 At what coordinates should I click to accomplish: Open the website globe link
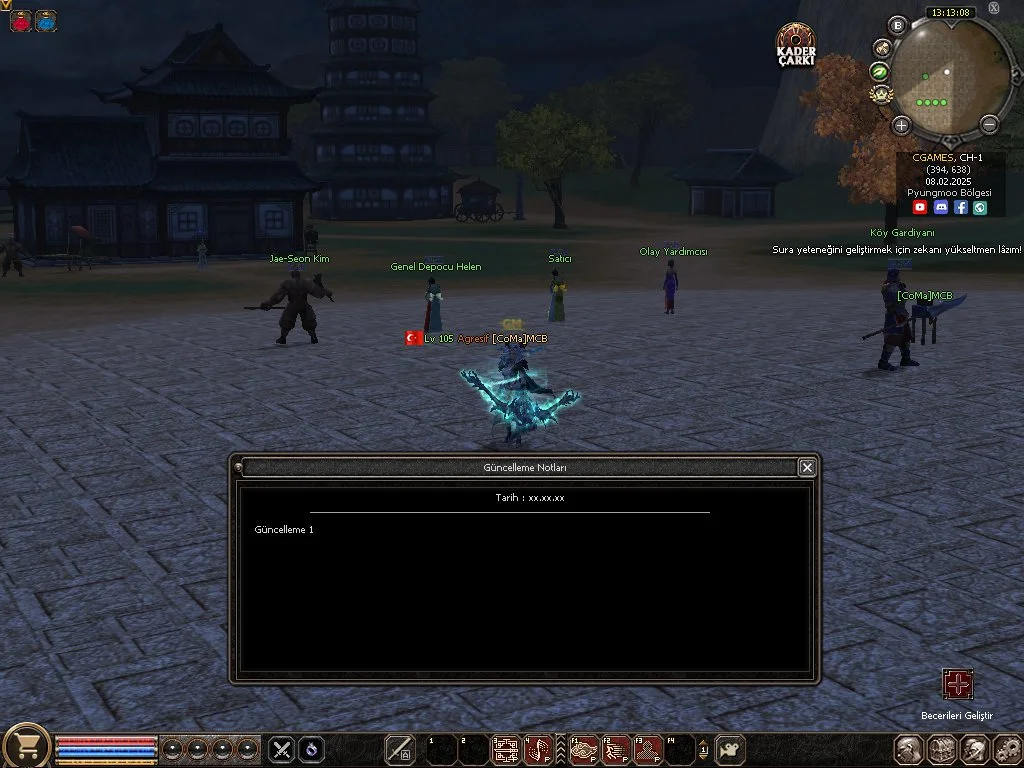click(980, 207)
